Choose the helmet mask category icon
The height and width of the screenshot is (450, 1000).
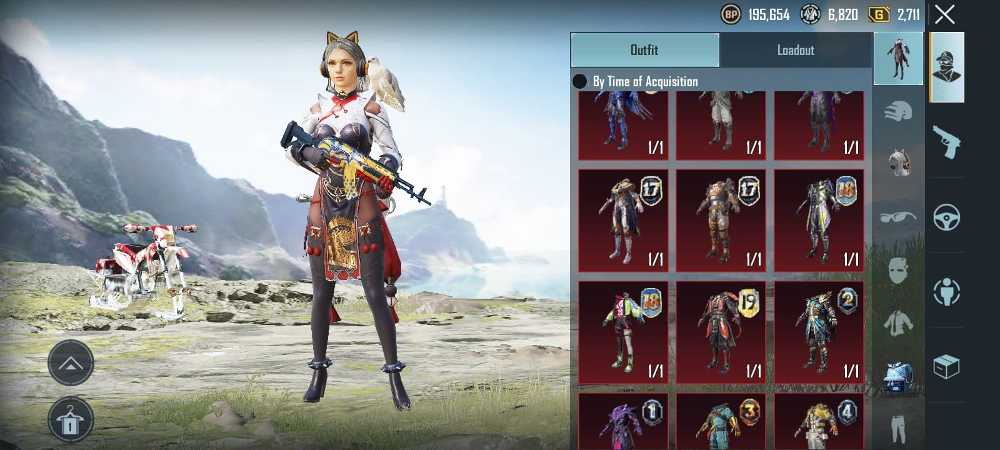[898, 162]
